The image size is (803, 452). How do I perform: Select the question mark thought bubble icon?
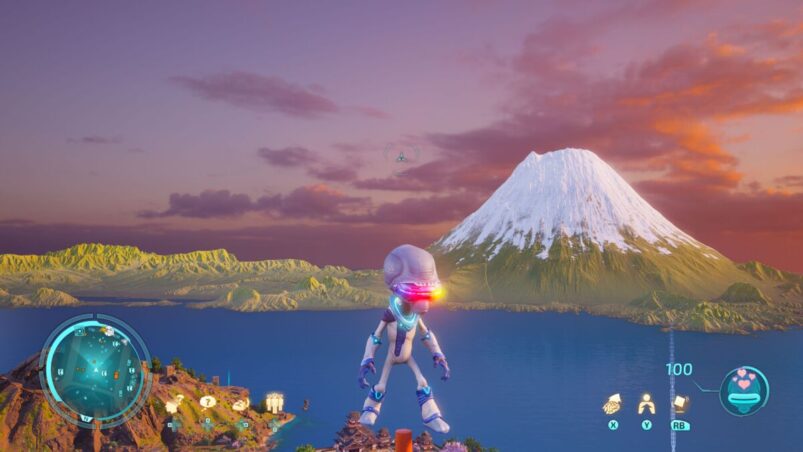pyautogui.click(x=207, y=402)
